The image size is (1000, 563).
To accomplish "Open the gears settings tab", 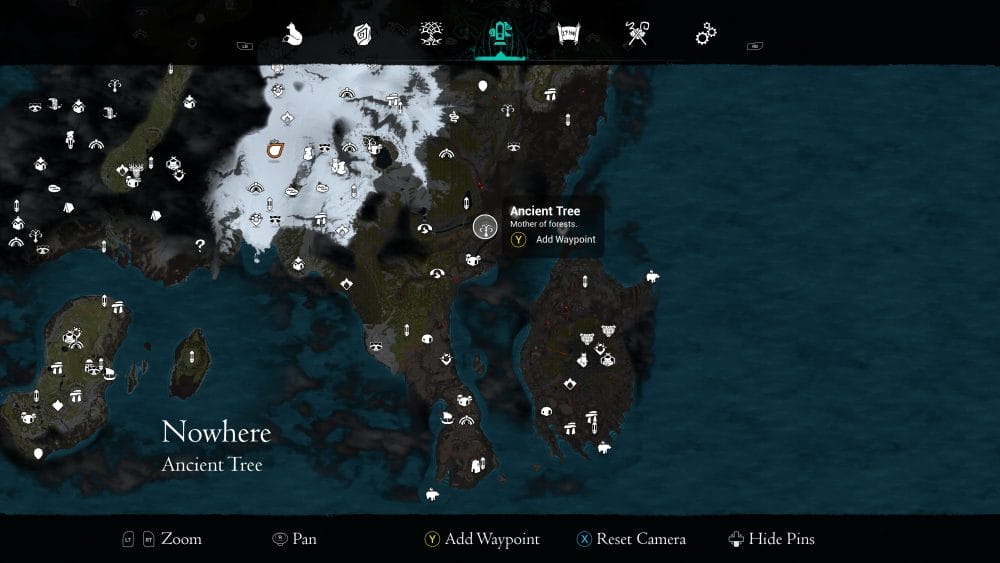I will (x=706, y=35).
